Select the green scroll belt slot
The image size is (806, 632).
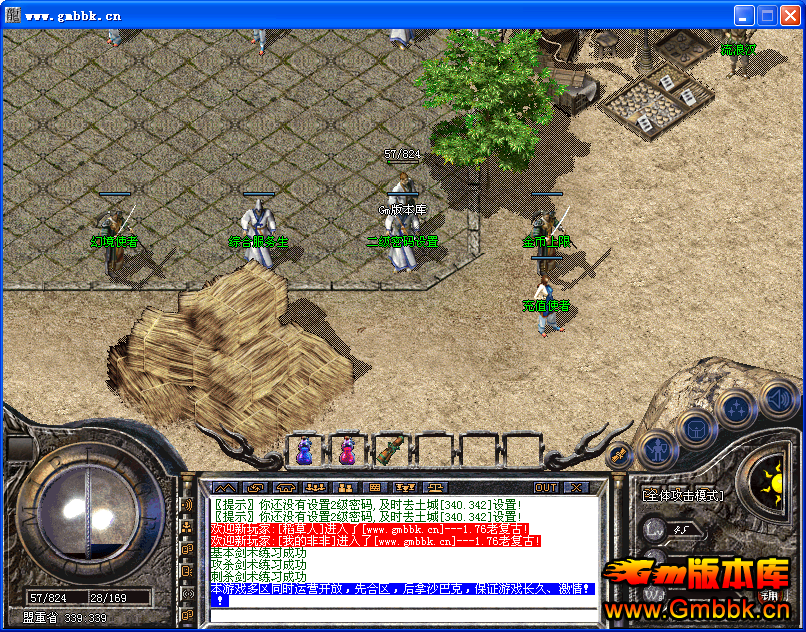389,451
